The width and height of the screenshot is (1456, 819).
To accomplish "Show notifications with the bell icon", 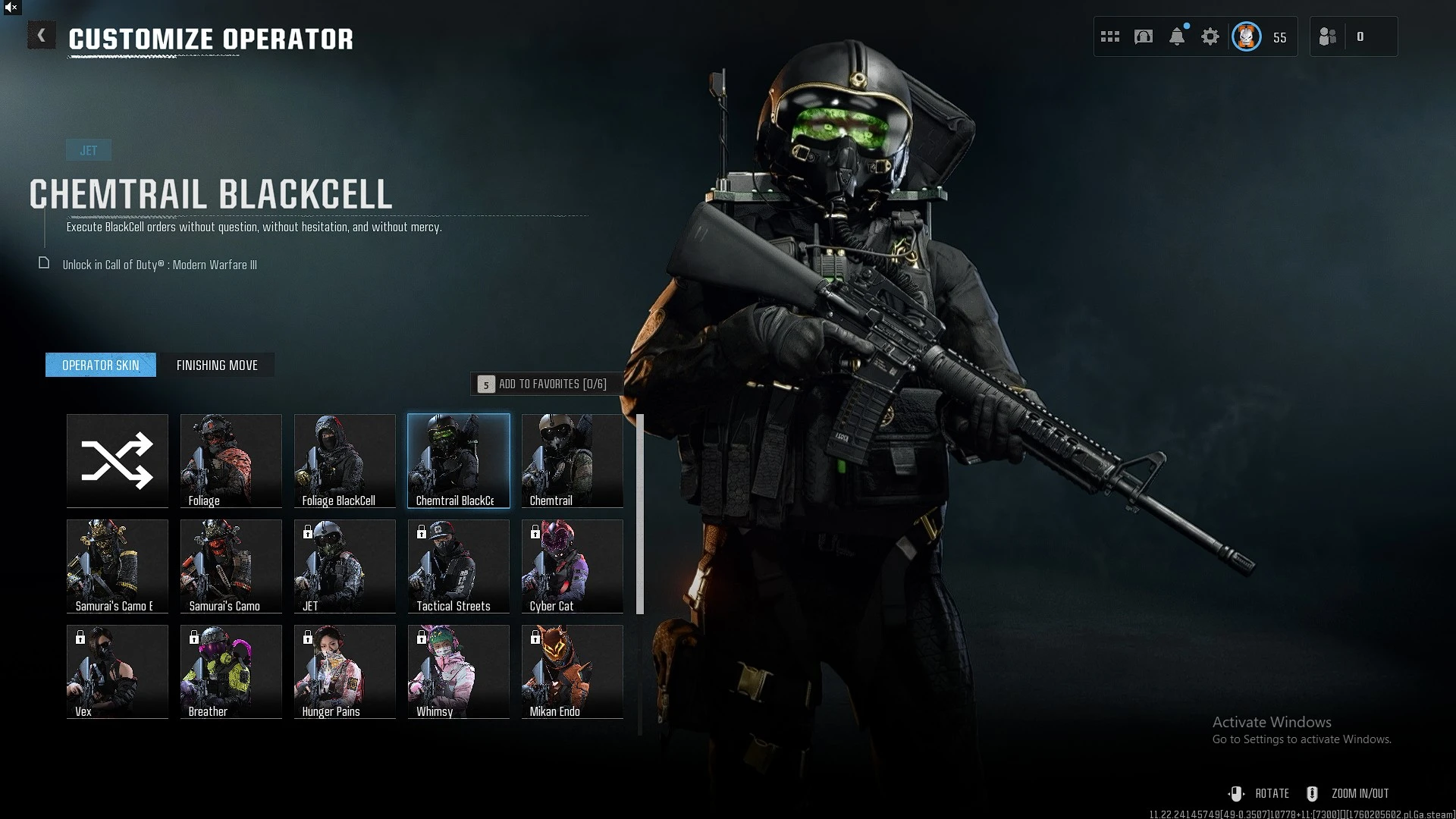I will [1177, 36].
